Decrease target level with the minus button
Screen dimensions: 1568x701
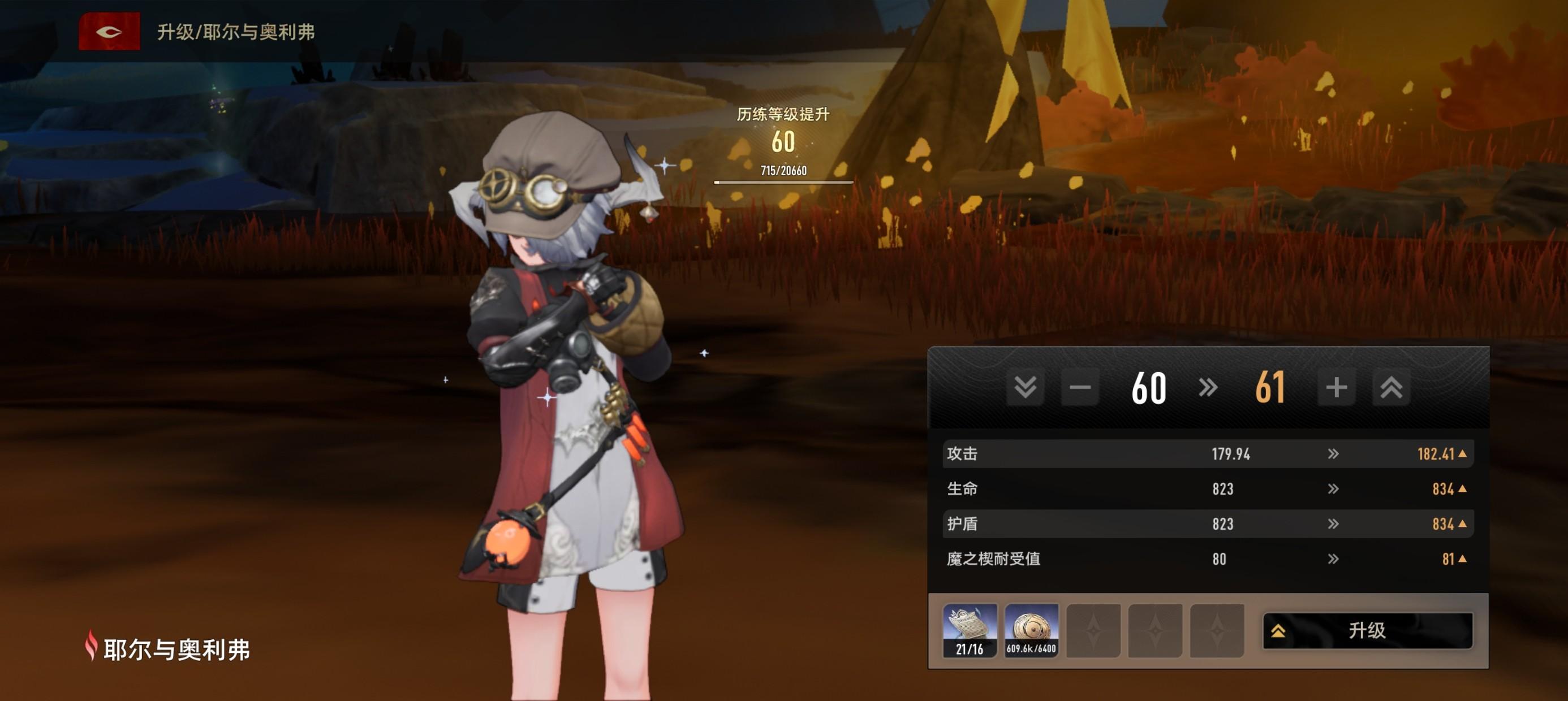(1080, 387)
